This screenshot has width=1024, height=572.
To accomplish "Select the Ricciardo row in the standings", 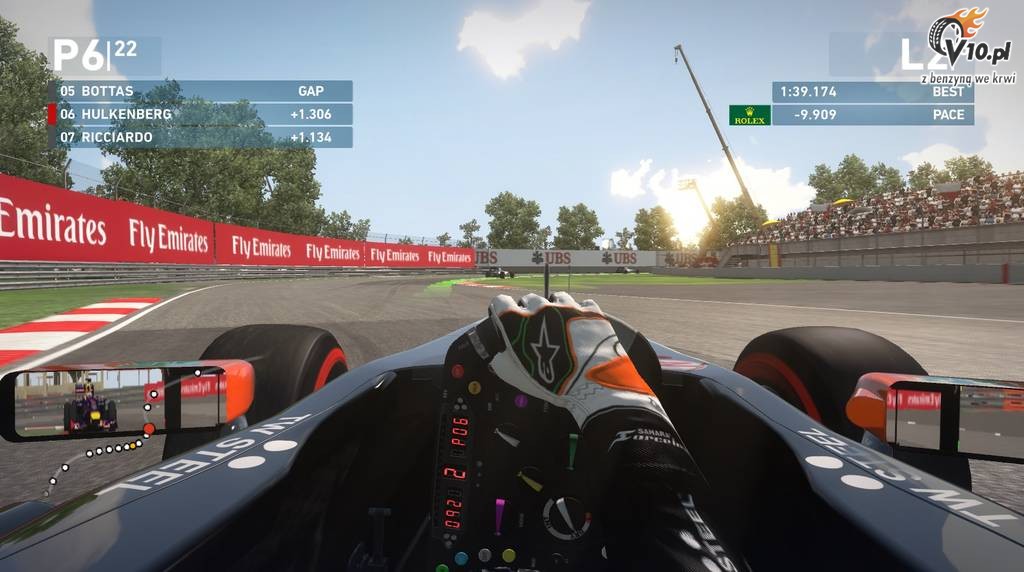I will point(200,137).
